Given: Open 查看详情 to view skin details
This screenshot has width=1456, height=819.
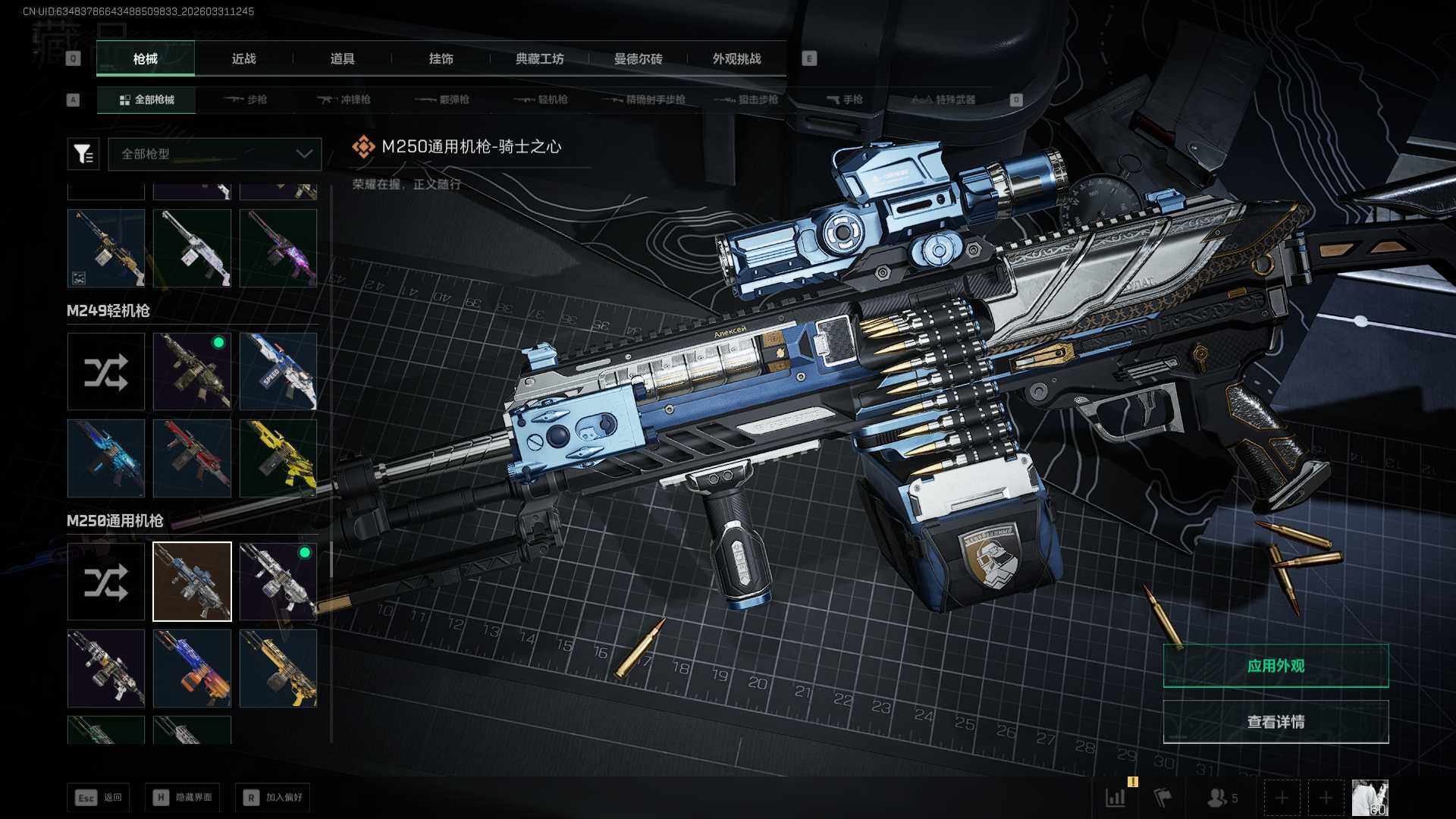Looking at the screenshot, I should 1276,722.
